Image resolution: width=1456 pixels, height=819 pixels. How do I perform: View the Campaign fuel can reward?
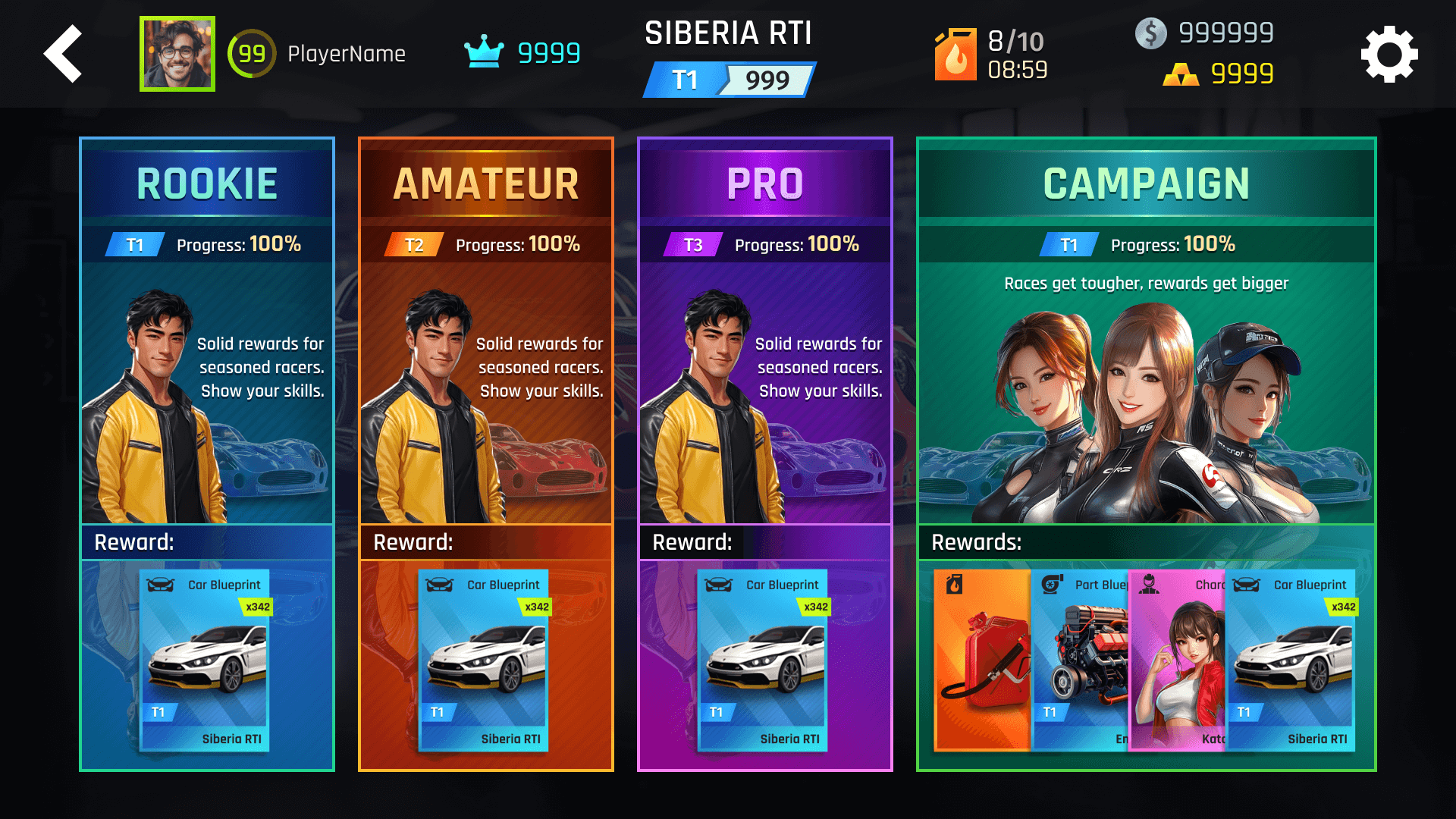(x=982, y=660)
